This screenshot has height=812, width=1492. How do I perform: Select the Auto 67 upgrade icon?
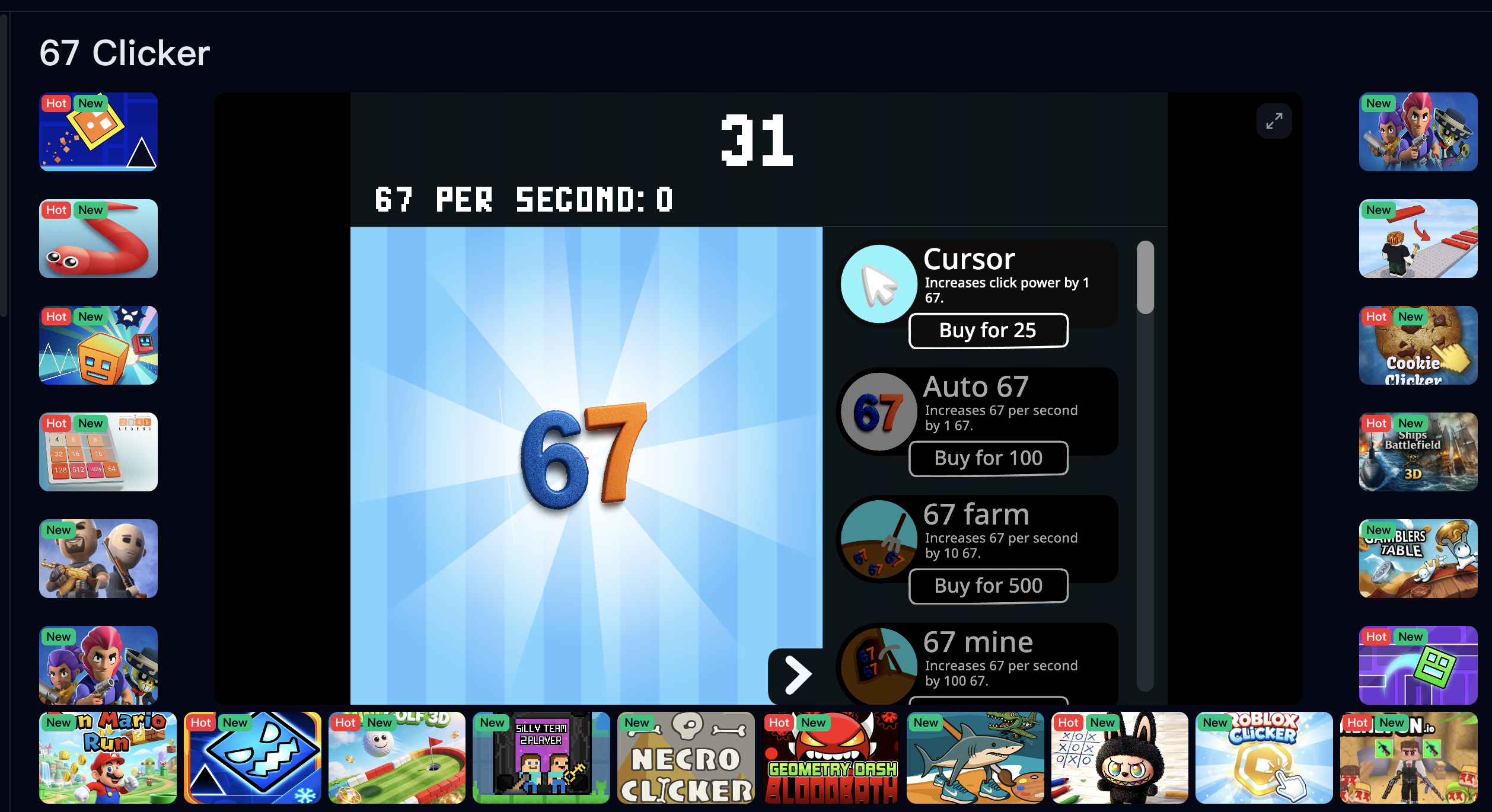pyautogui.click(x=878, y=411)
